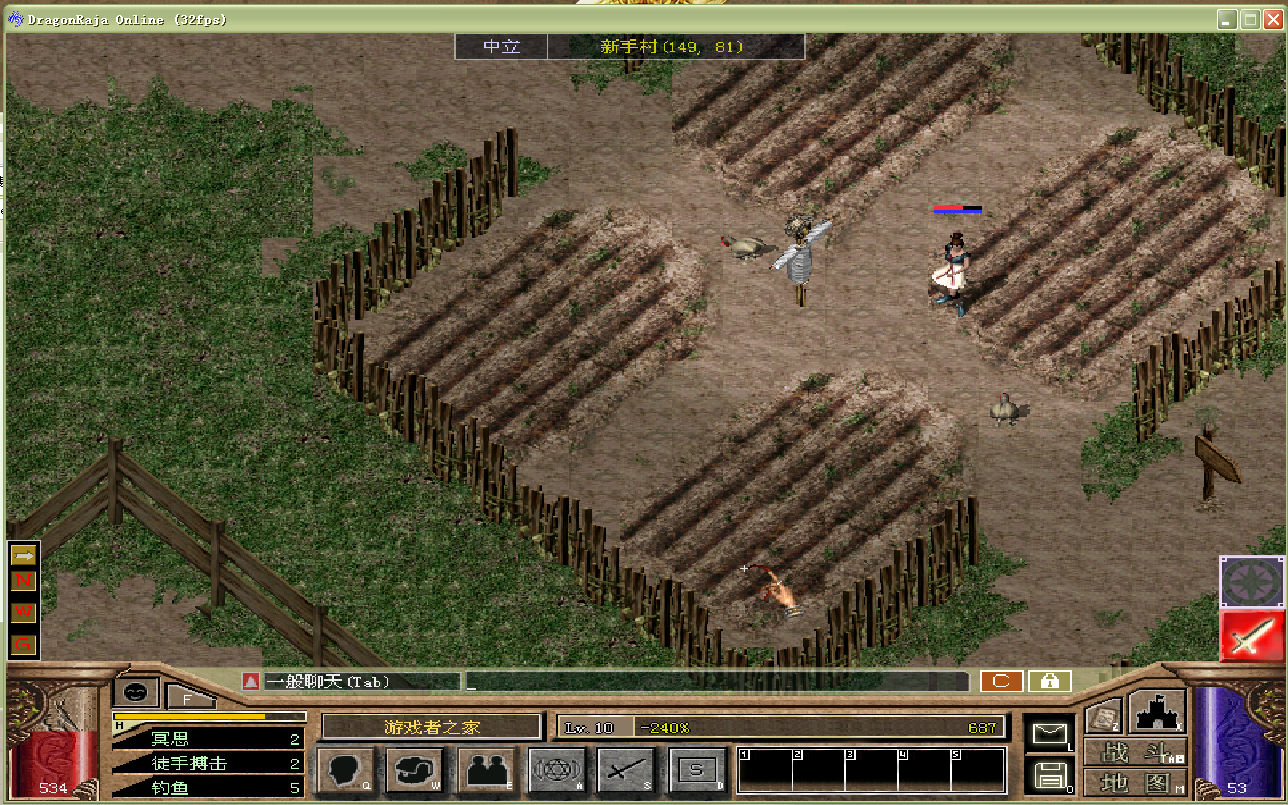The width and height of the screenshot is (1288, 805).
Task: Toggle 战斗 battle mode button
Action: pyautogui.click(x=1136, y=753)
